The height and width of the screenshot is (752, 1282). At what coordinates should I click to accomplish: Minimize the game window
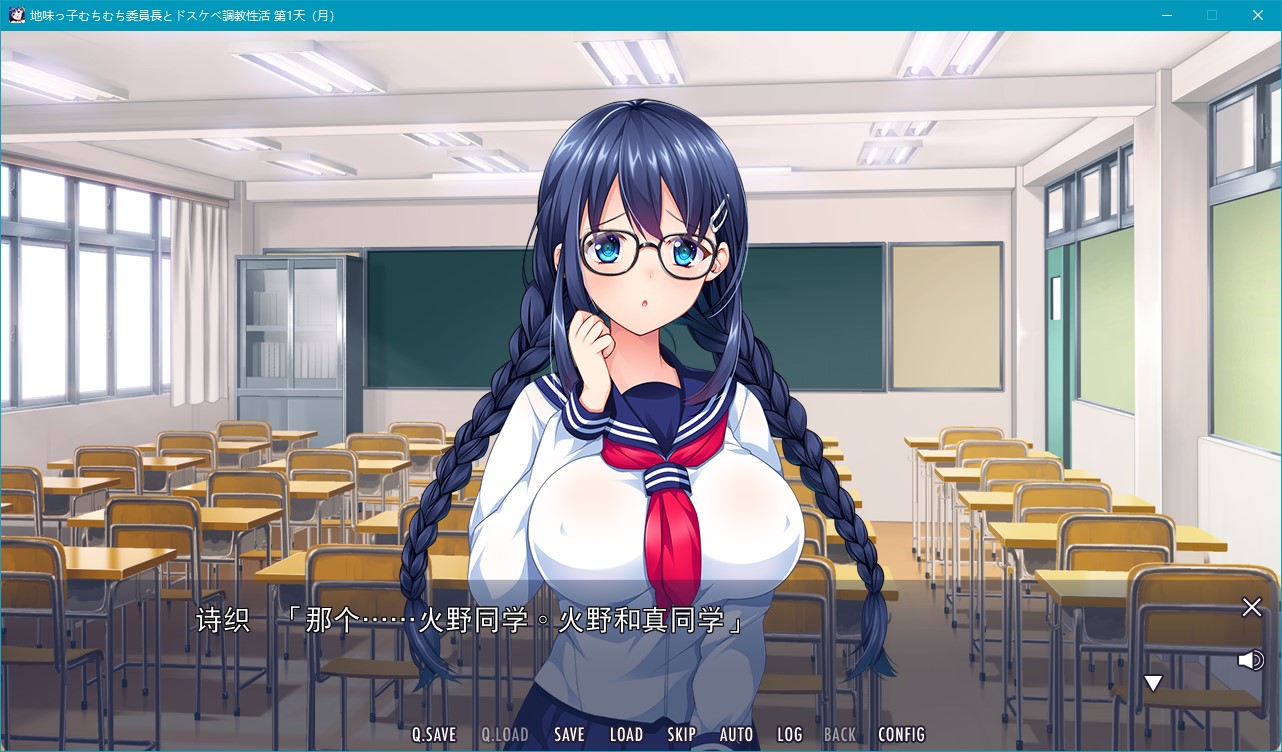(1166, 15)
